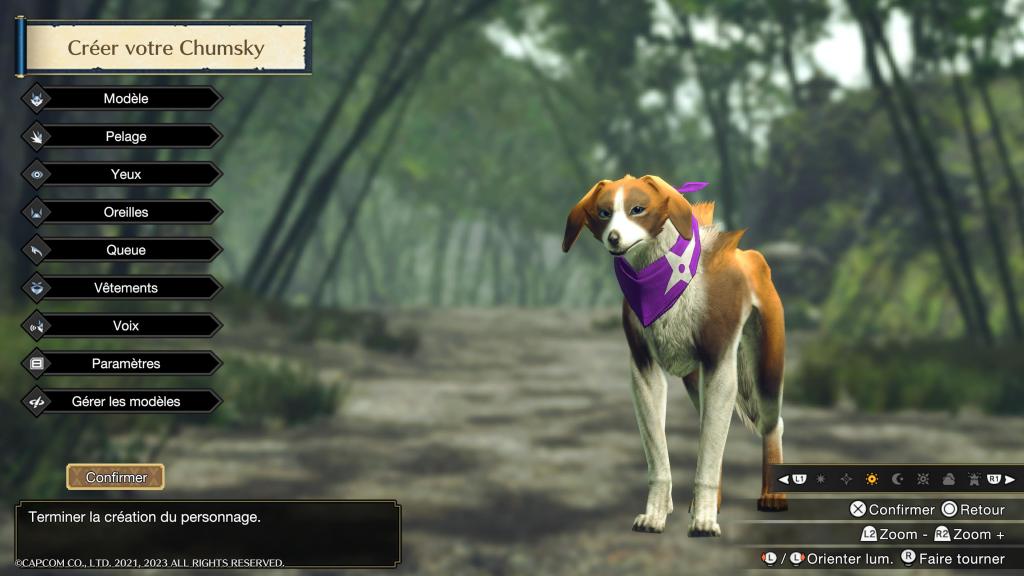Open the Paramètres entry
This screenshot has width=1024, height=576.
coord(126,364)
